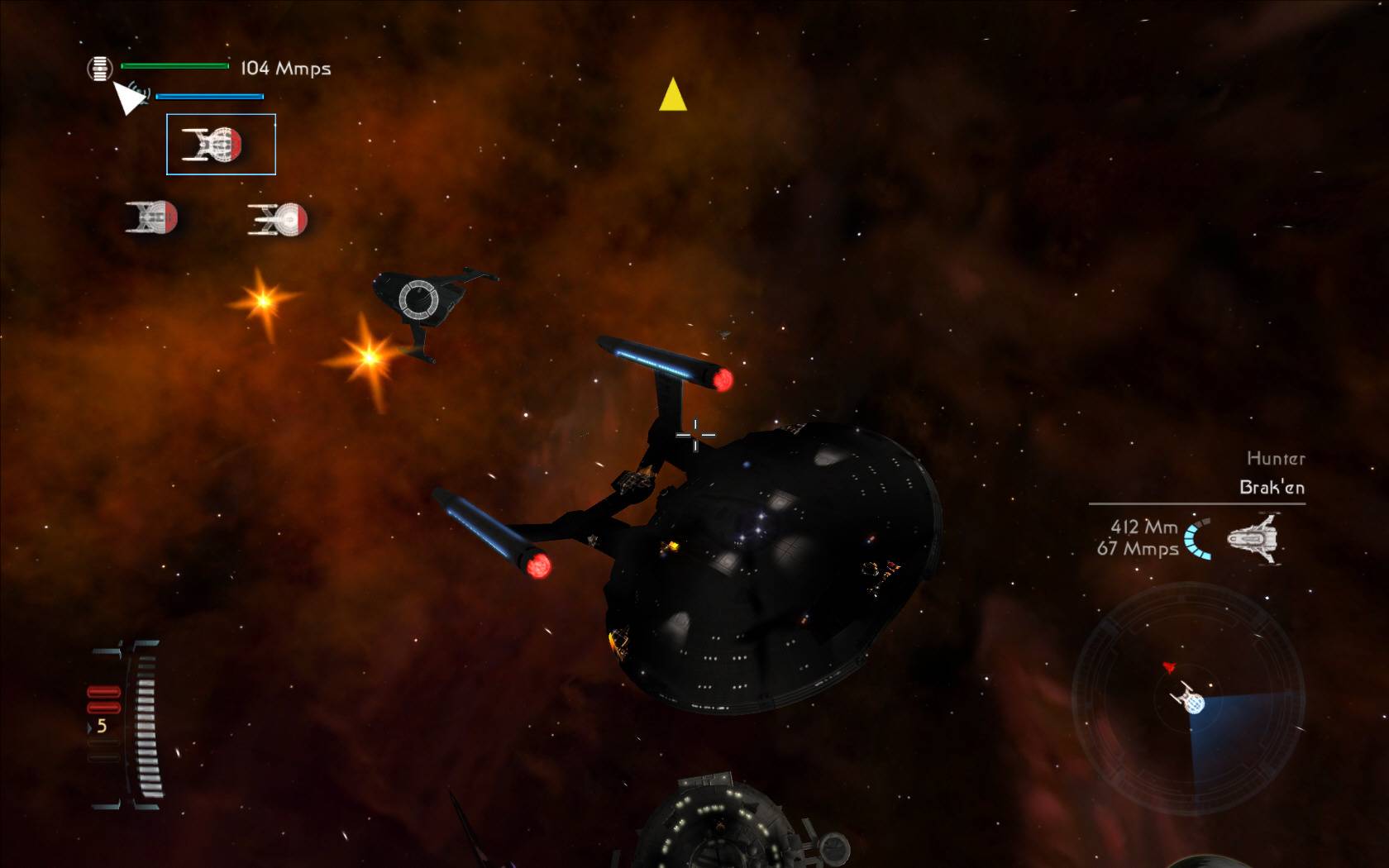This screenshot has width=1389, height=868.
Task: Click the circular radar display
Action: click(x=1188, y=699)
